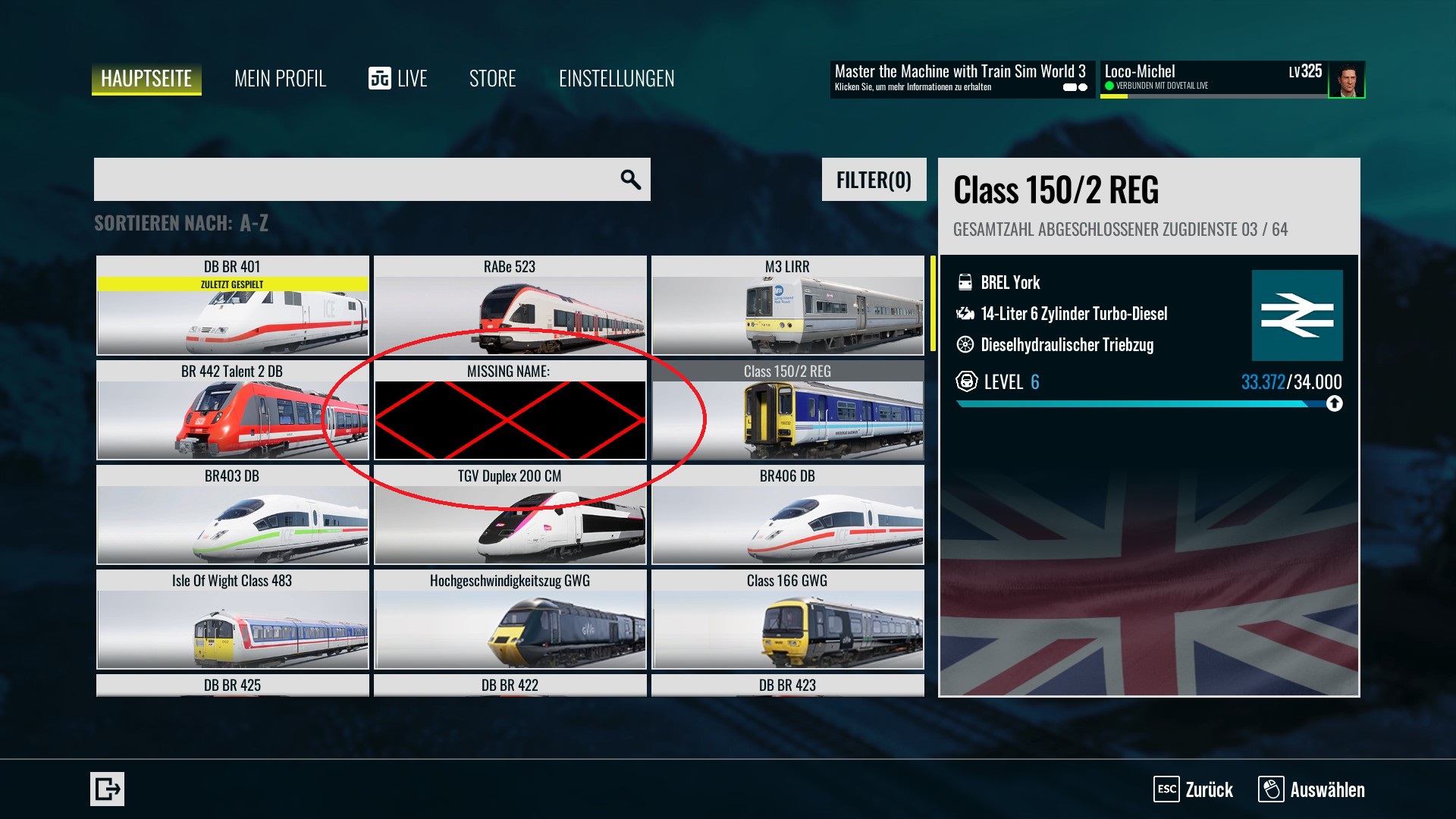Open Einstellungen settings tab
This screenshot has height=819, width=1456.
[617, 79]
